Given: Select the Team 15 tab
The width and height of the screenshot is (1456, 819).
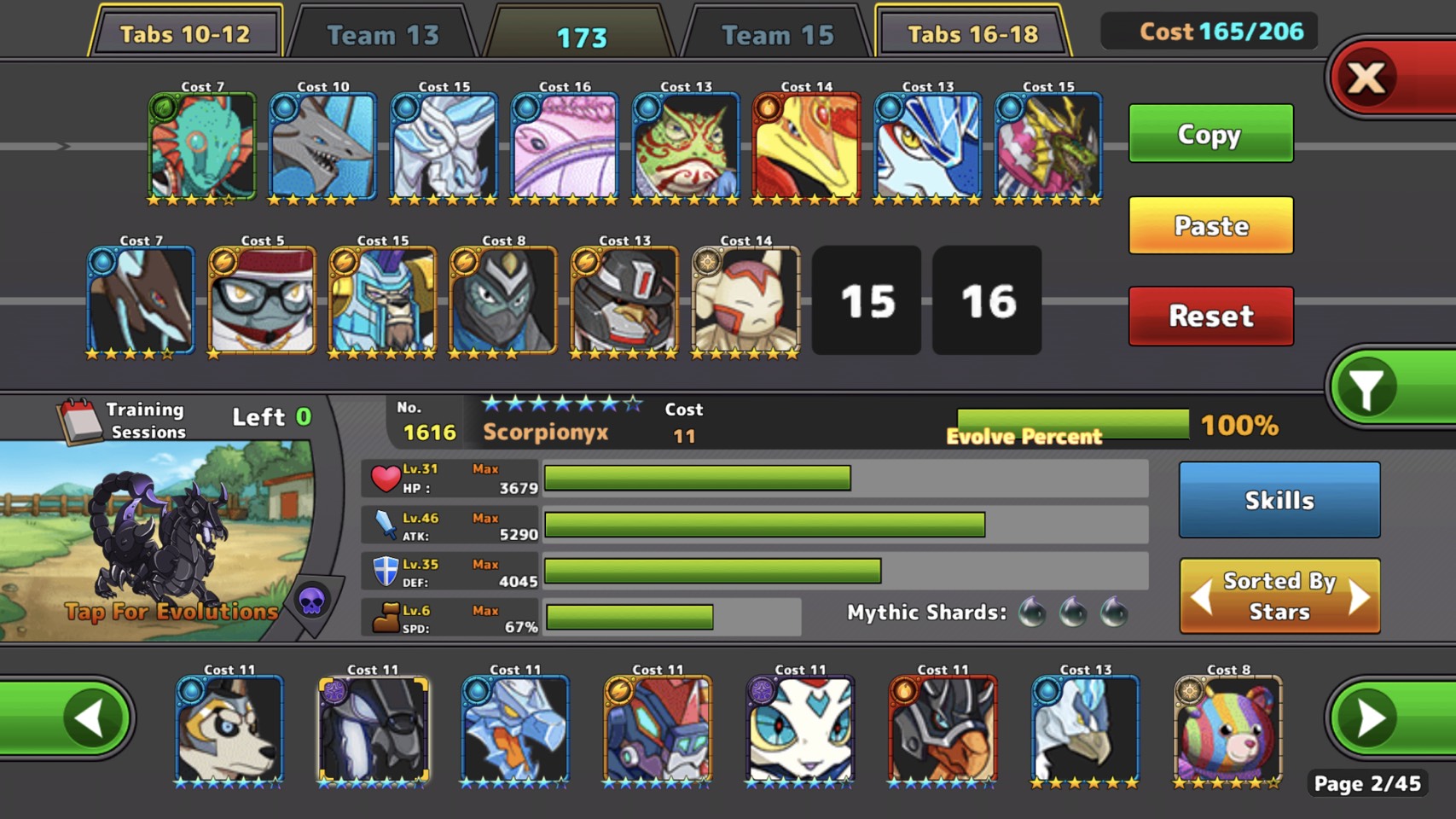Looking at the screenshot, I should pyautogui.click(x=777, y=35).
